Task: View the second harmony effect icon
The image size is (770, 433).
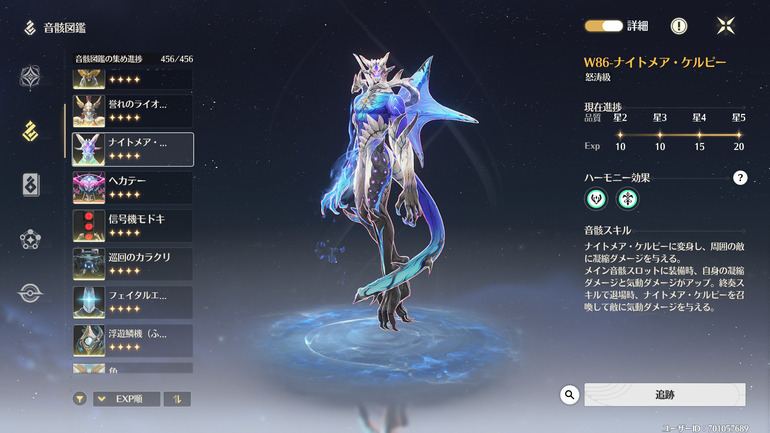Action: 627,199
